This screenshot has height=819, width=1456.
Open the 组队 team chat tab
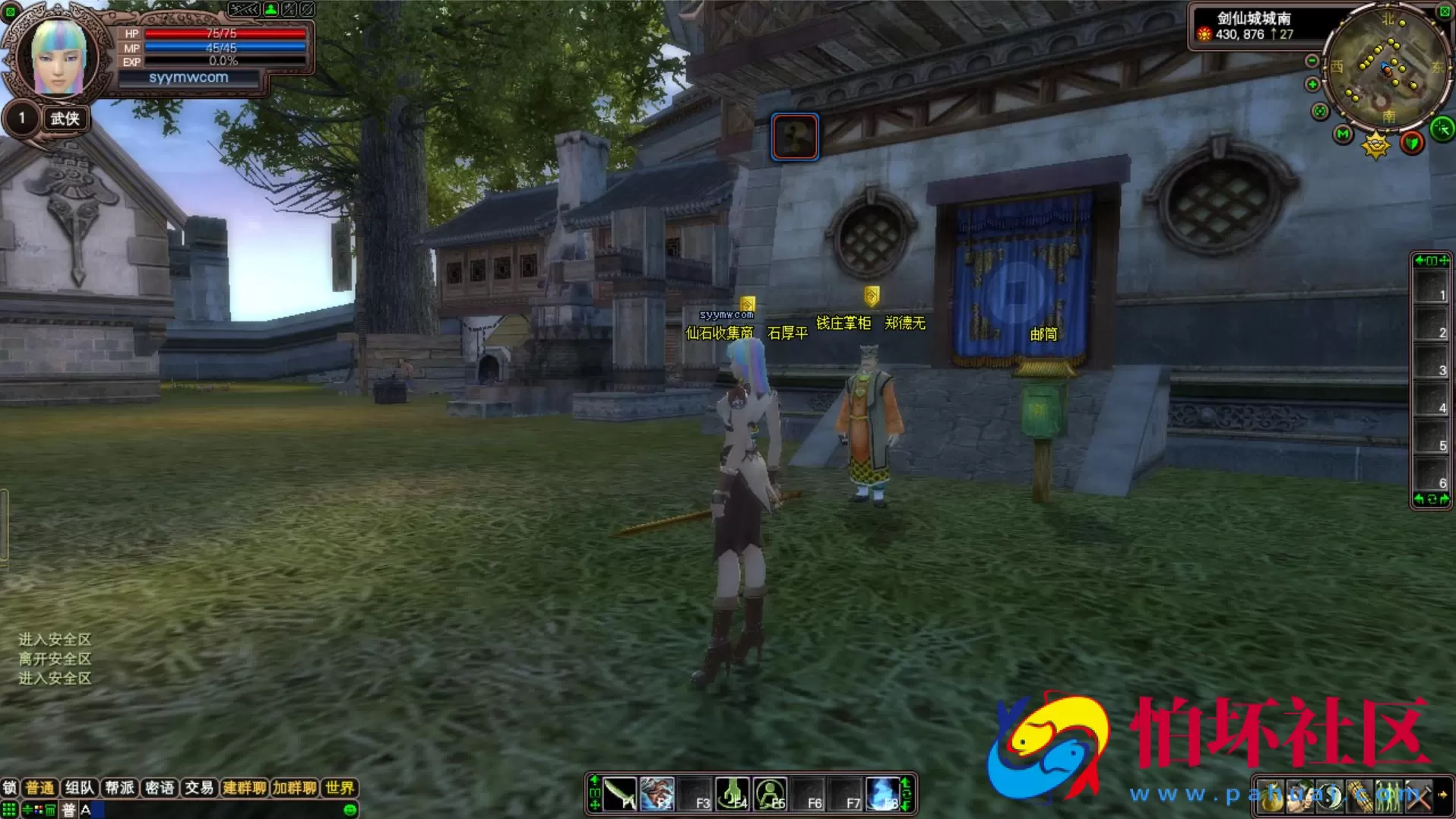point(79,788)
